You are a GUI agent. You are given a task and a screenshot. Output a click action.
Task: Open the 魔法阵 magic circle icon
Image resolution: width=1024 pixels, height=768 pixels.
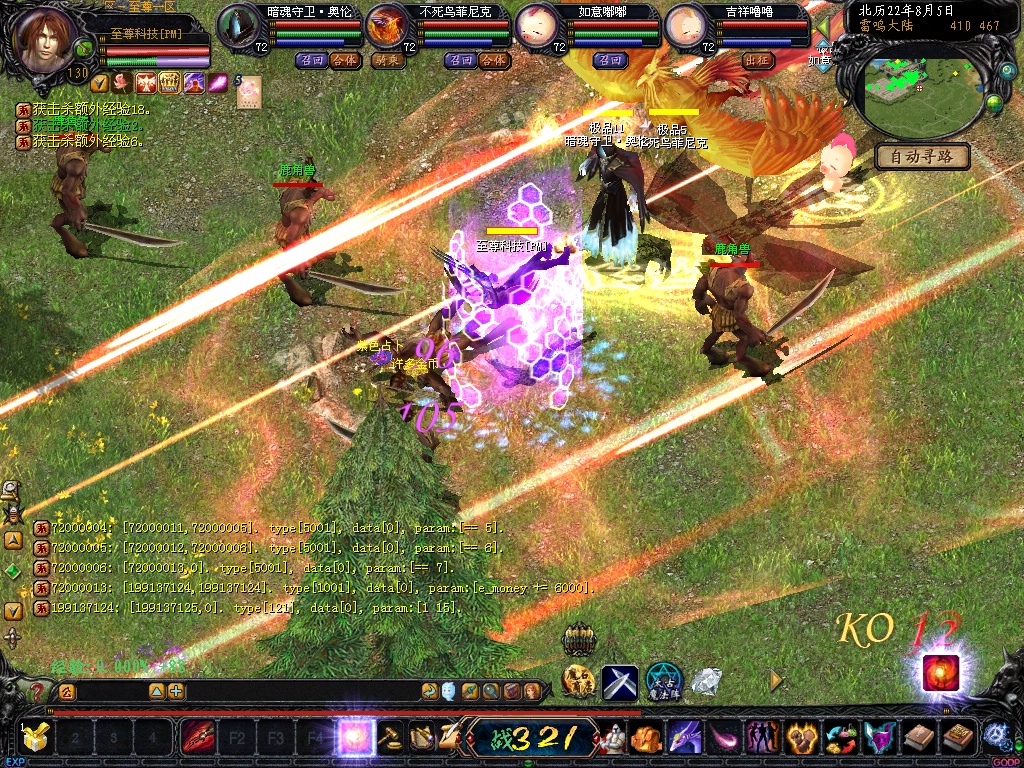[x=663, y=682]
